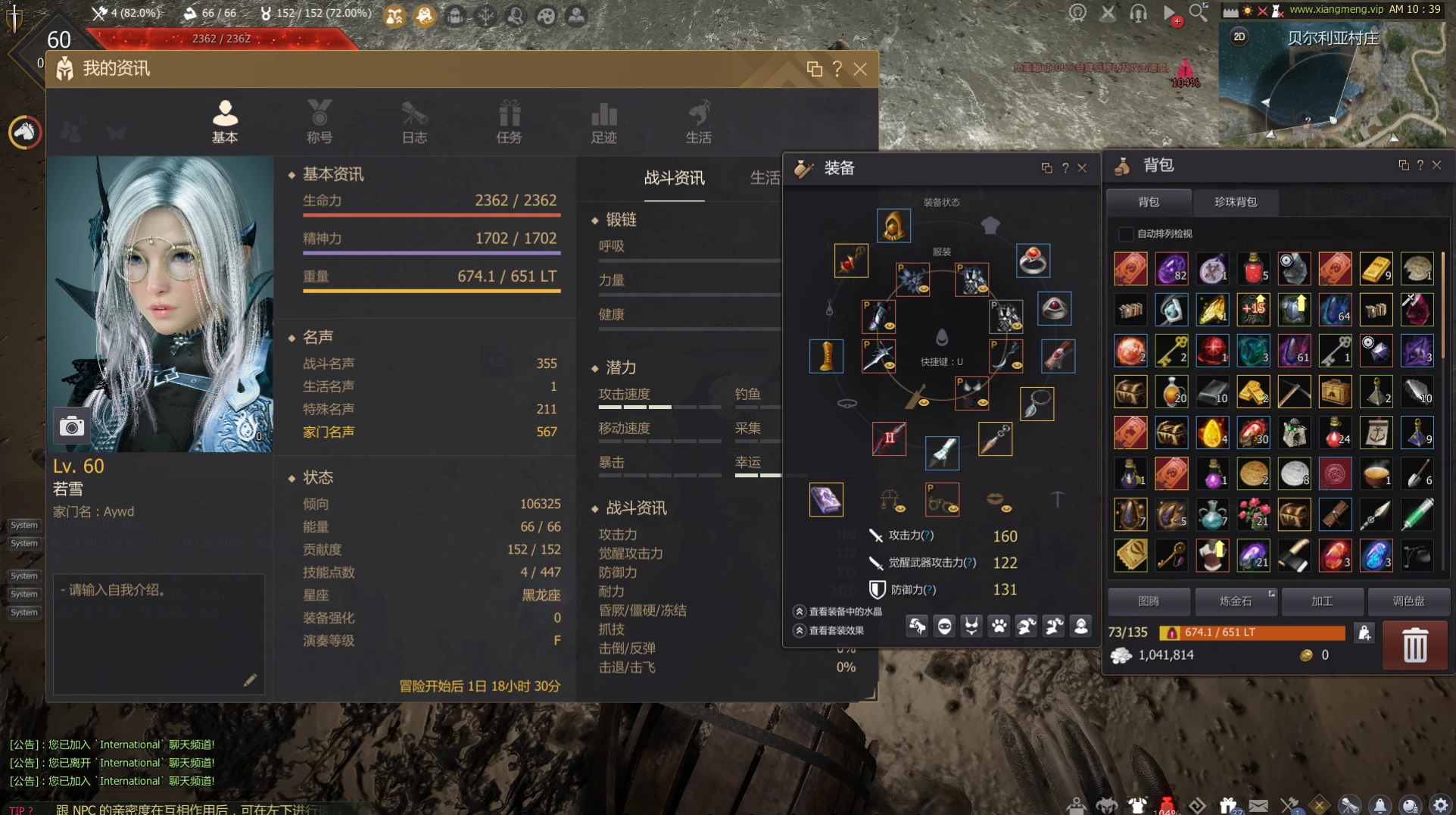Click the camera icon on character portrait

72,426
